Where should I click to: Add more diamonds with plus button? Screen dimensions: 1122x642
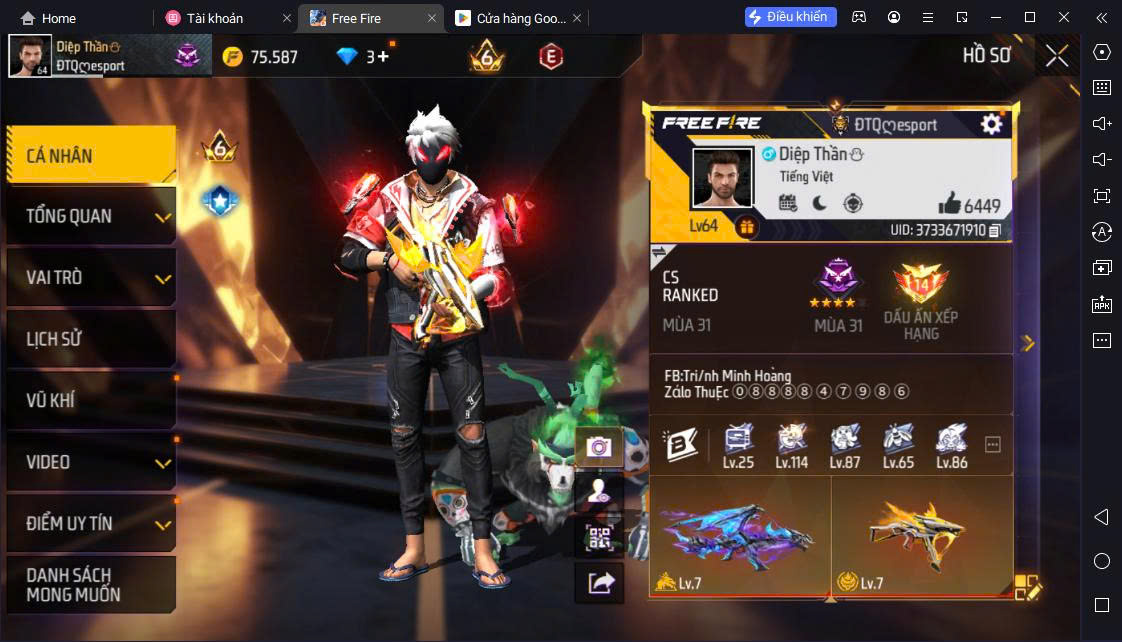point(383,57)
